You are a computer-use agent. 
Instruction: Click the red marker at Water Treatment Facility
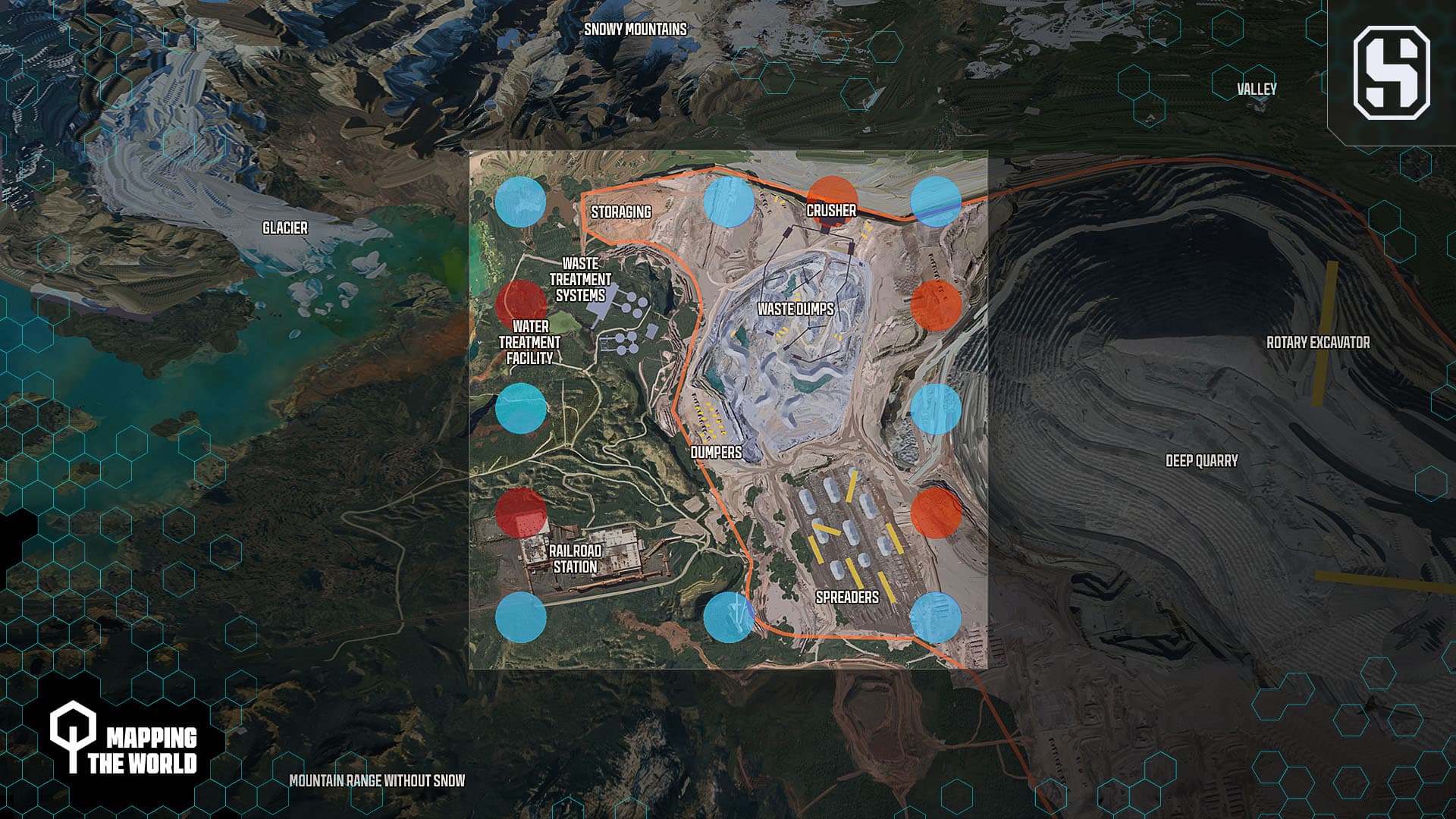pyautogui.click(x=521, y=305)
